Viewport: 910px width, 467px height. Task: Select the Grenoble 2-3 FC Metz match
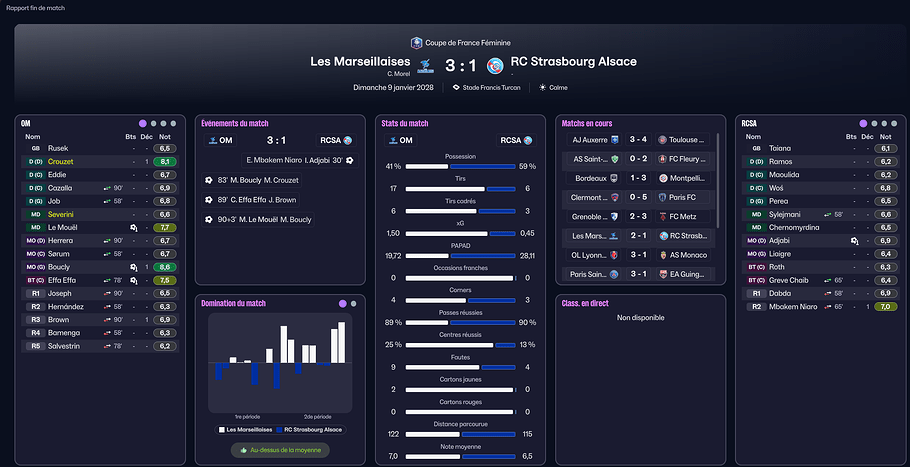[x=635, y=216]
